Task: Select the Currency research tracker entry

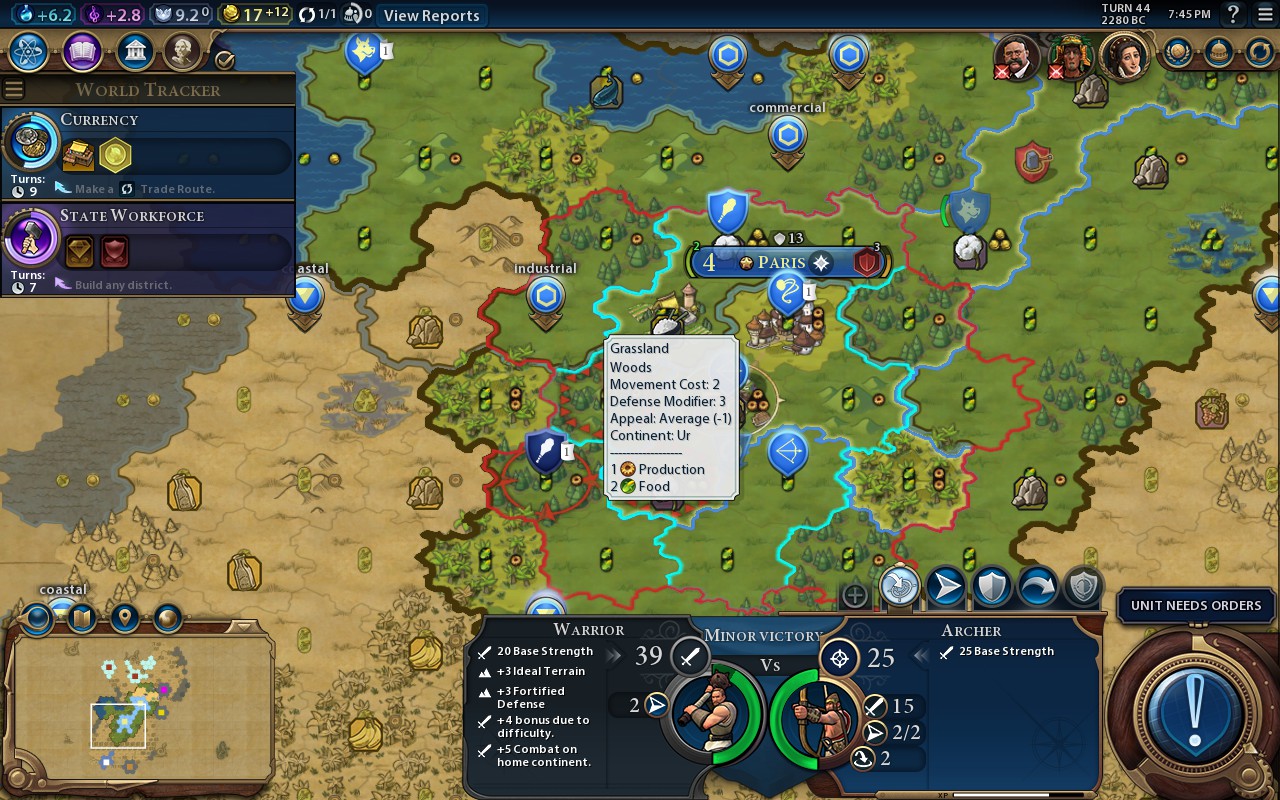Action: coord(148,148)
